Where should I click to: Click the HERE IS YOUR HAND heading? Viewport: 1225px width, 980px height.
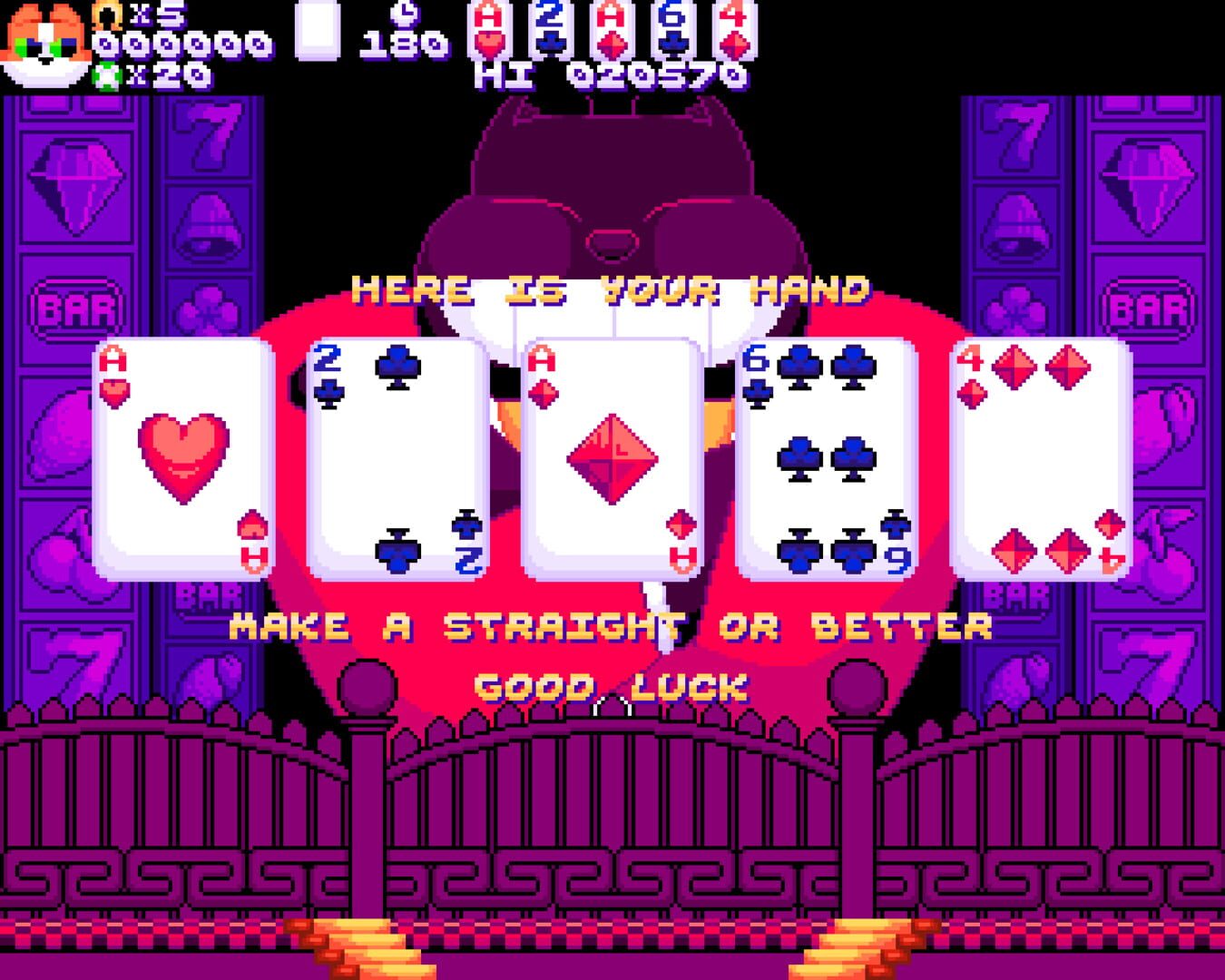610,289
